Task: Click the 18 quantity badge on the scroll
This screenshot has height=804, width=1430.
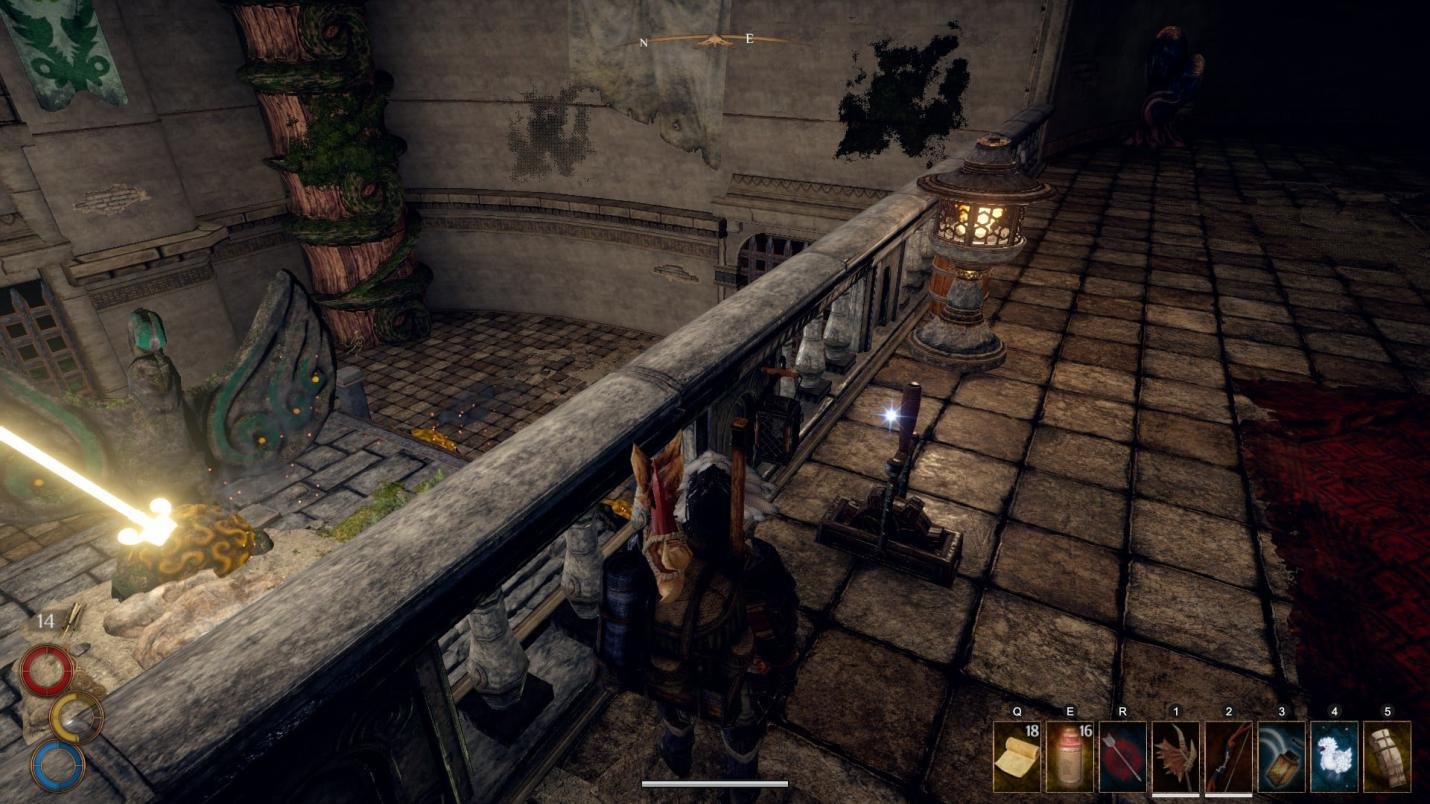Action: 1033,729
